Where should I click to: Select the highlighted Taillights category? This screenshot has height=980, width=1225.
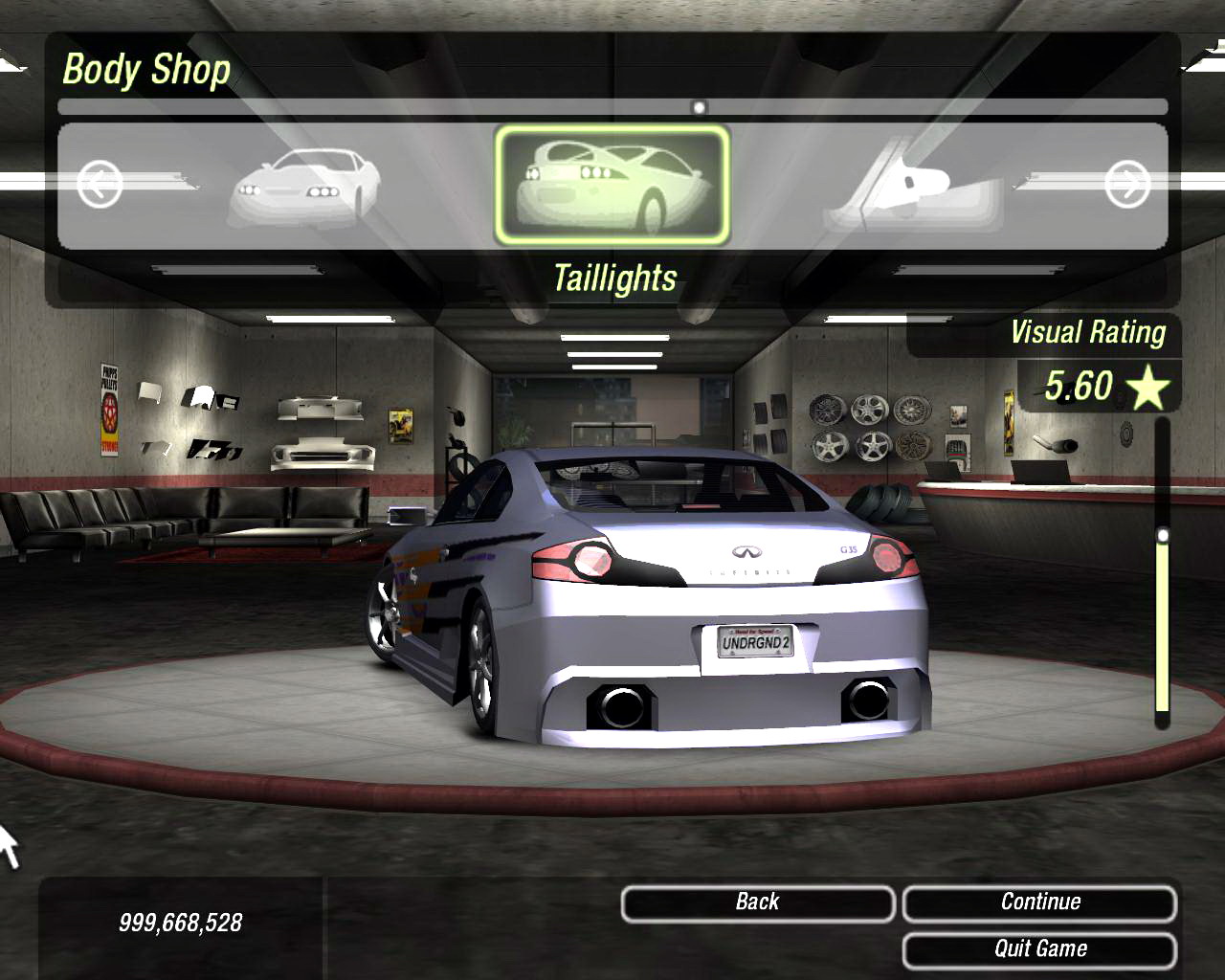pos(612,185)
